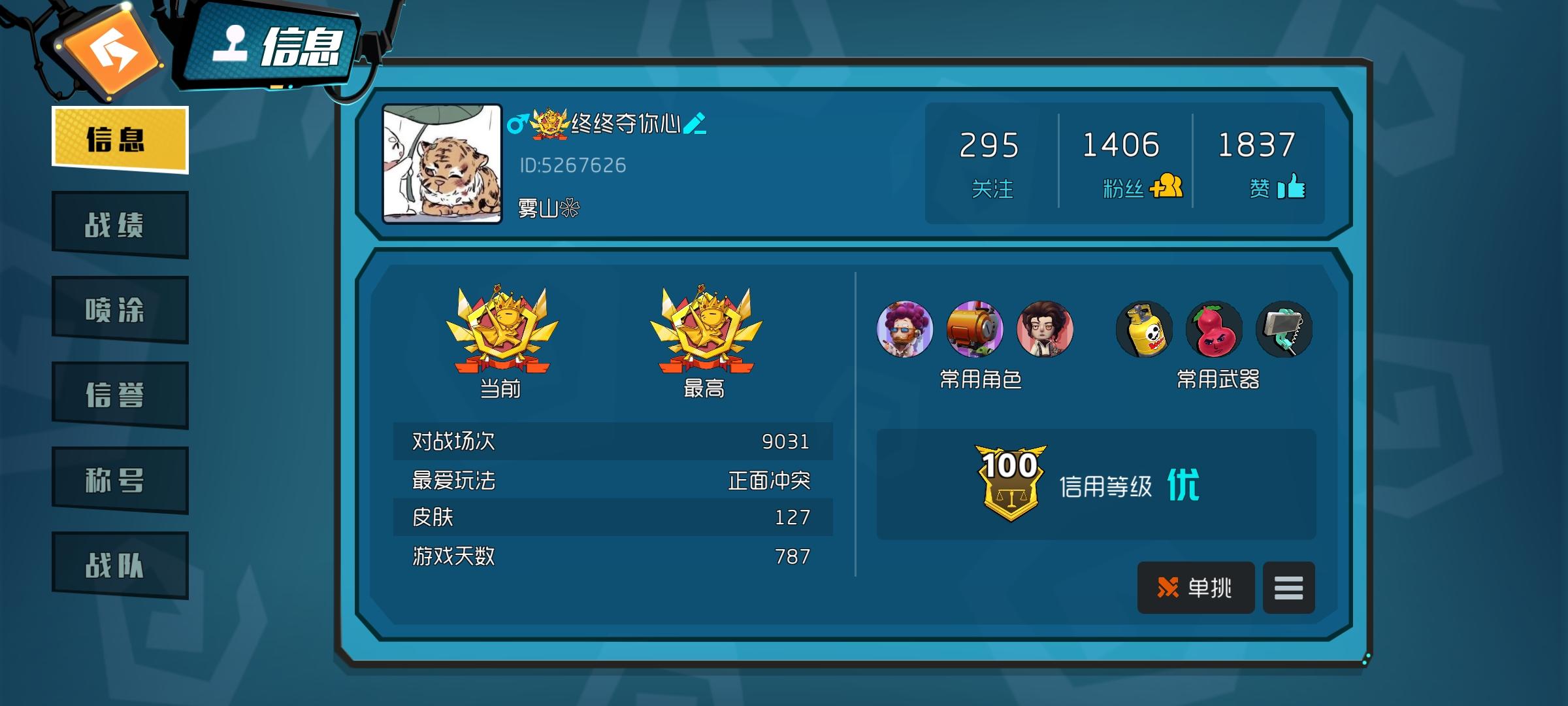
Task: Click the 单挑 challenge button
Action: pyautogui.click(x=1196, y=588)
